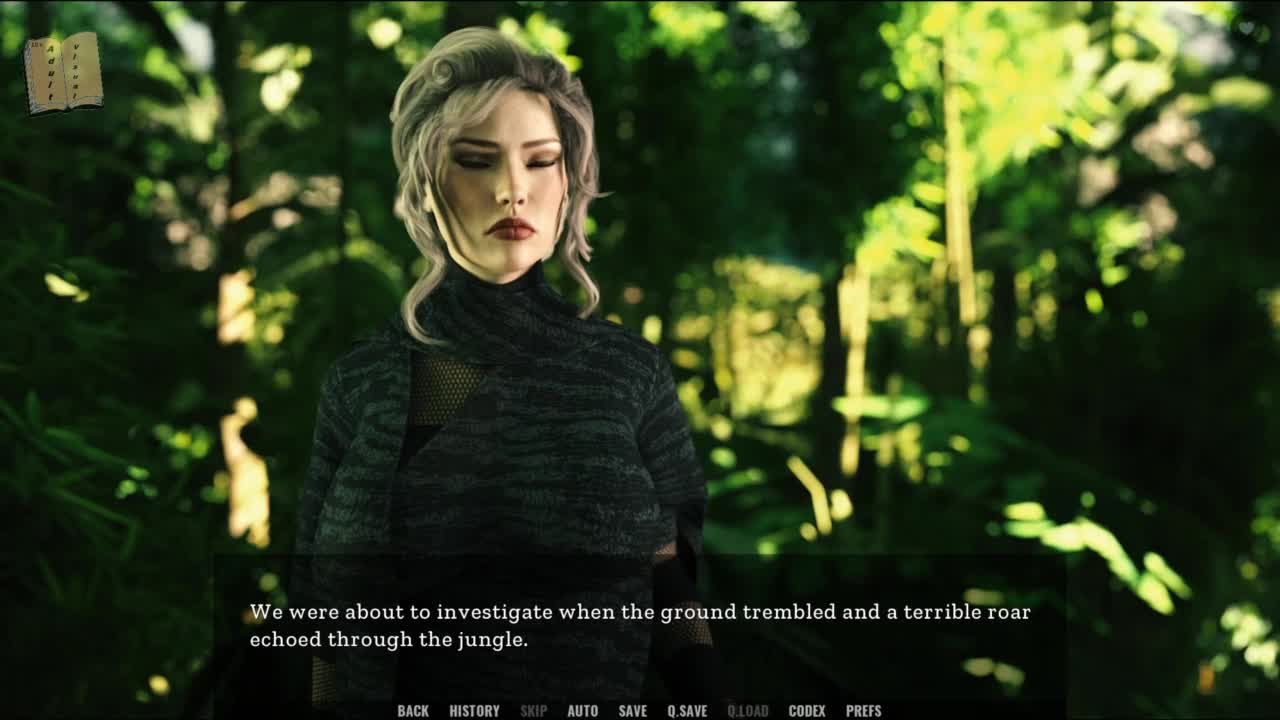The image size is (1280, 720).
Task: Open the dialogue History log
Action: tap(474, 711)
